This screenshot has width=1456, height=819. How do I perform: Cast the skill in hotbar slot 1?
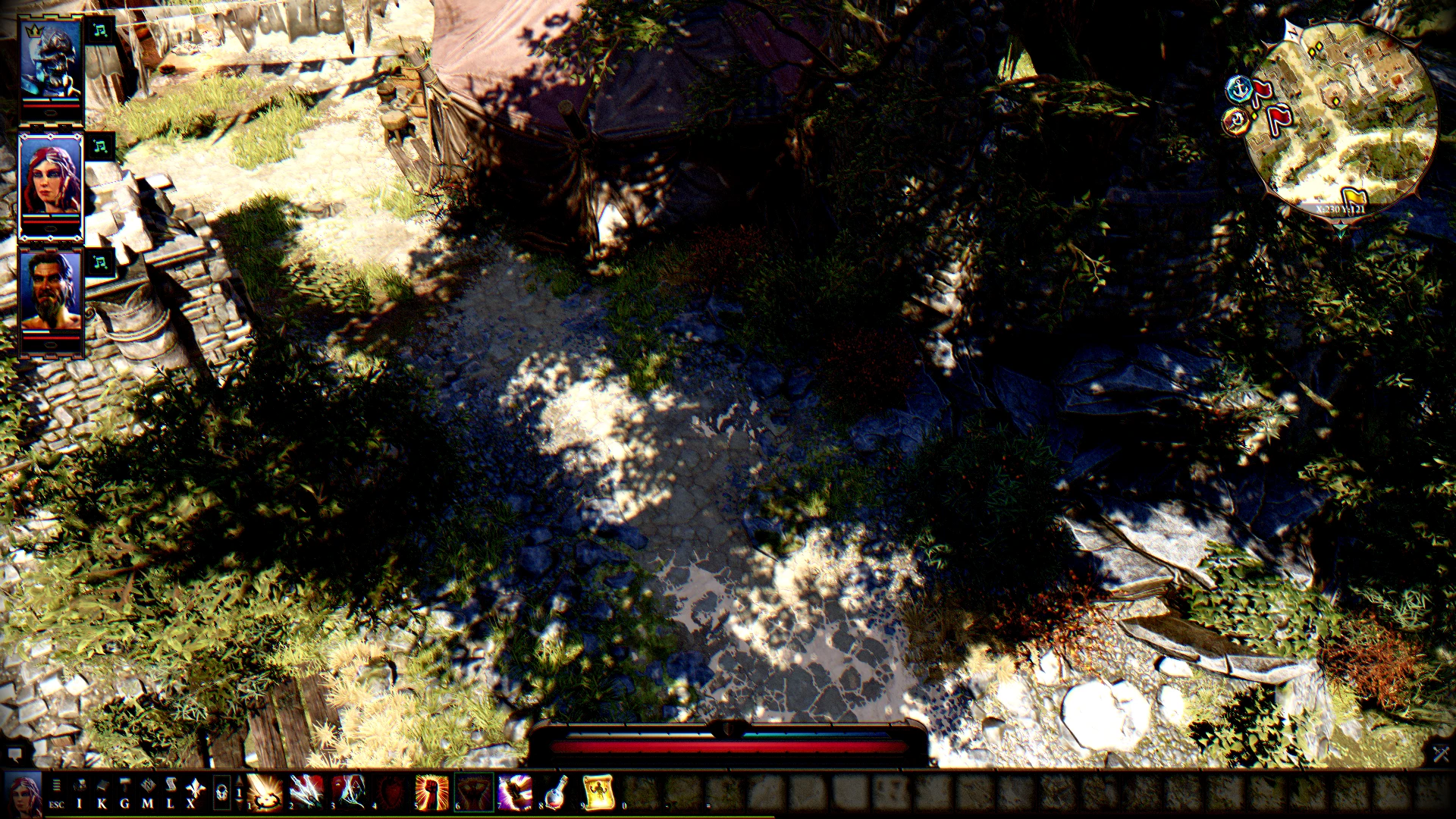click(267, 793)
